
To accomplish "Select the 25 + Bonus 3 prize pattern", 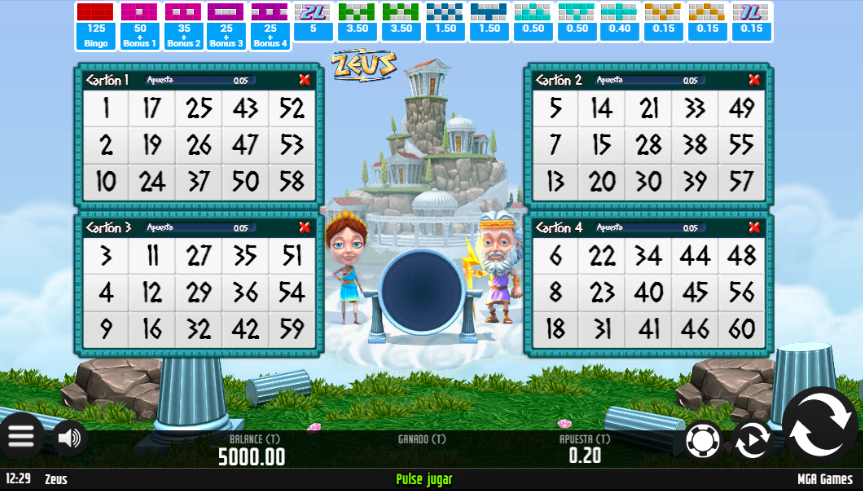I will tap(227, 26).
